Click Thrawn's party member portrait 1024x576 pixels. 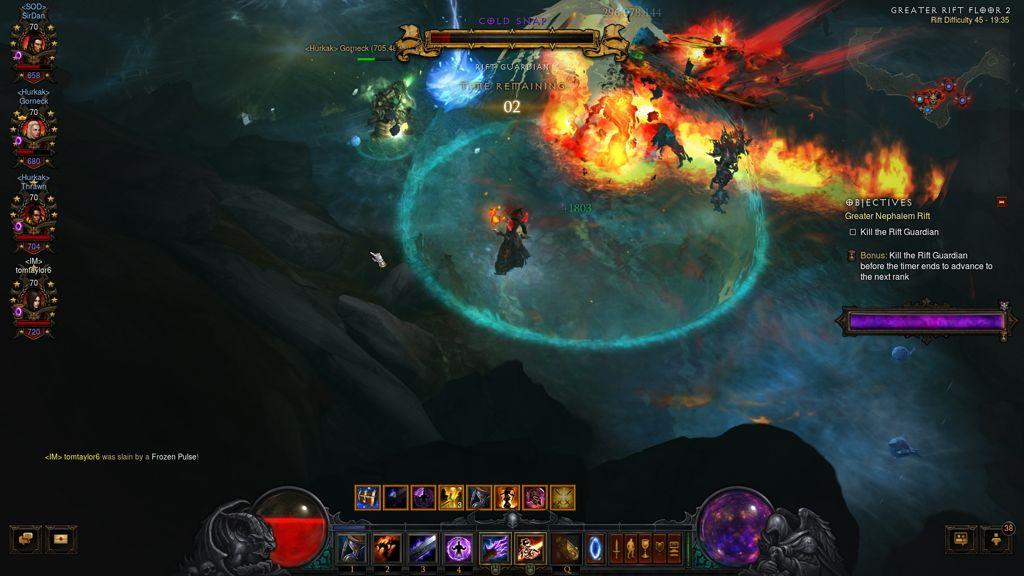(x=33, y=216)
